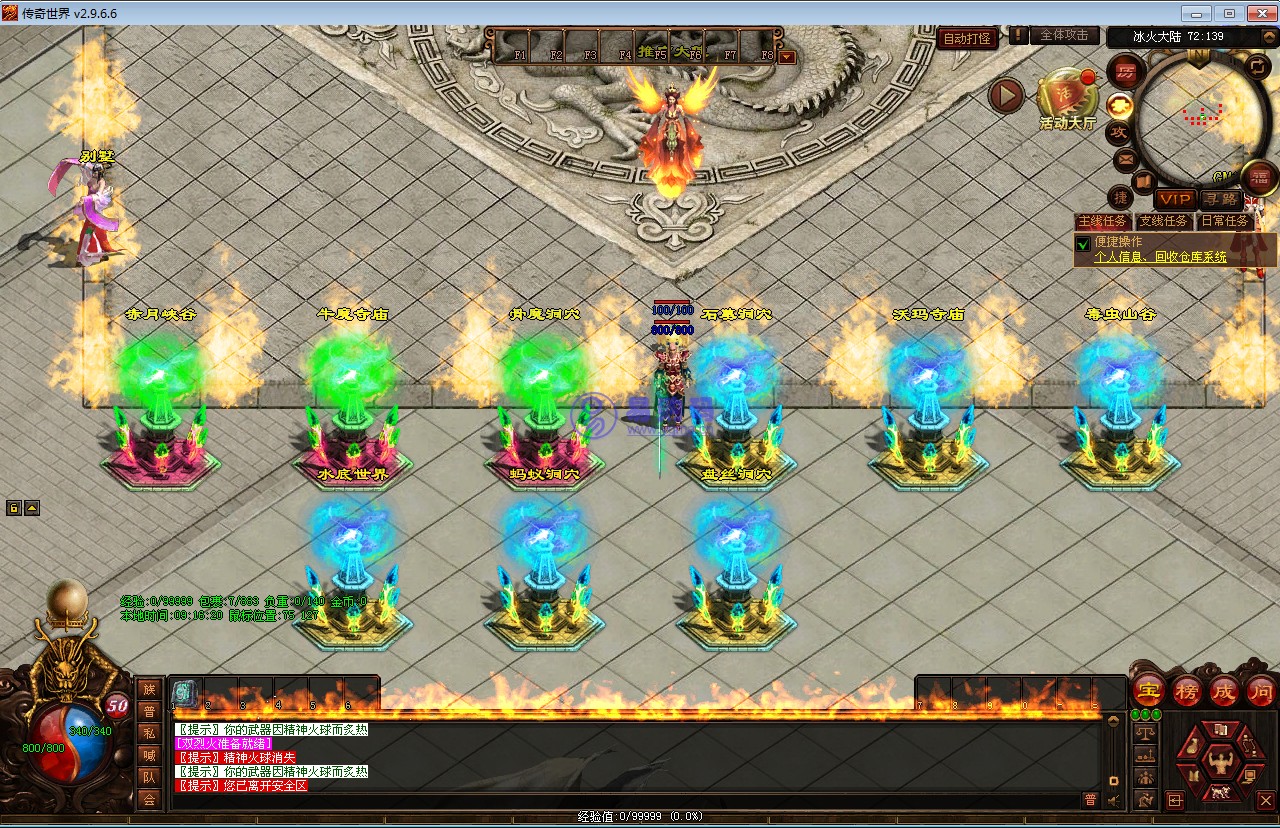Open the 宝 treasure shop button

1149,691
